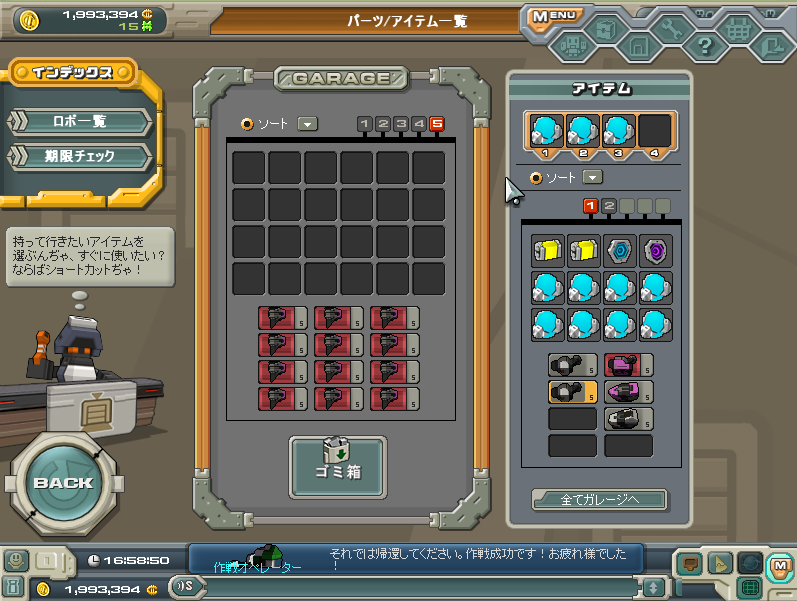Select the red-backed pink weapon part
Image resolution: width=797 pixels, height=601 pixels.
(x=628, y=366)
